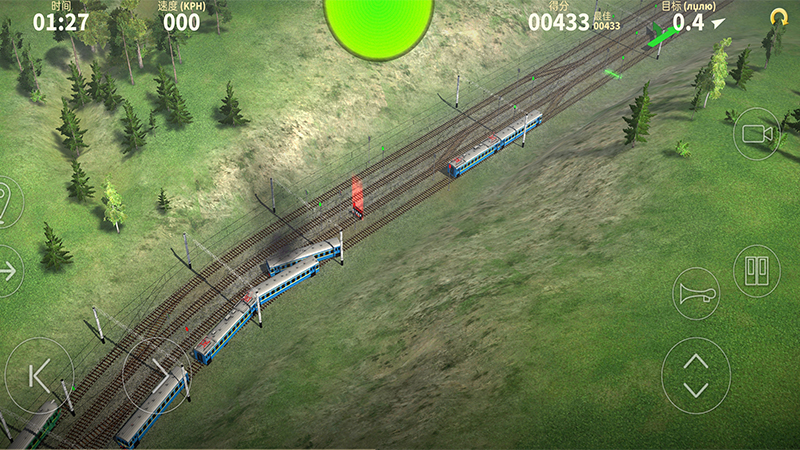Click the yellow restart arrow icon
Screen dimensions: 800x450
point(778,16)
